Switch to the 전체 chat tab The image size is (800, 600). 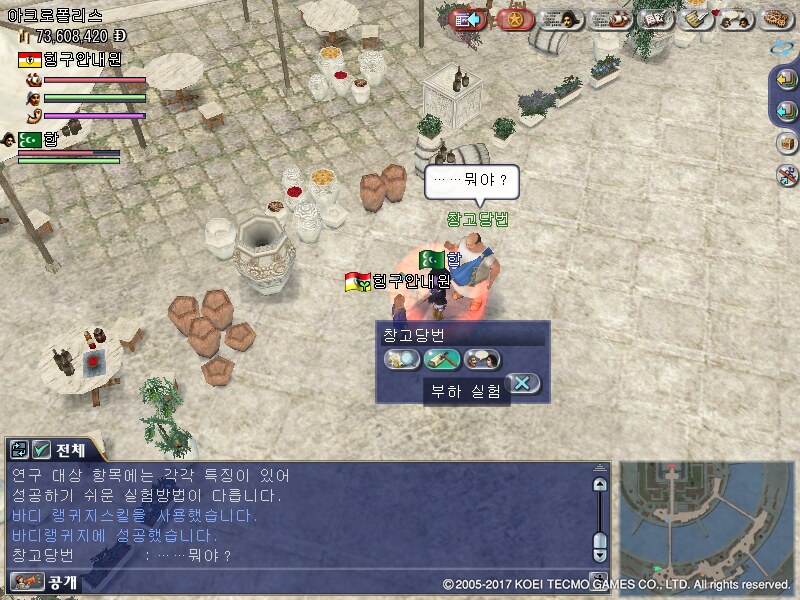coord(61,449)
